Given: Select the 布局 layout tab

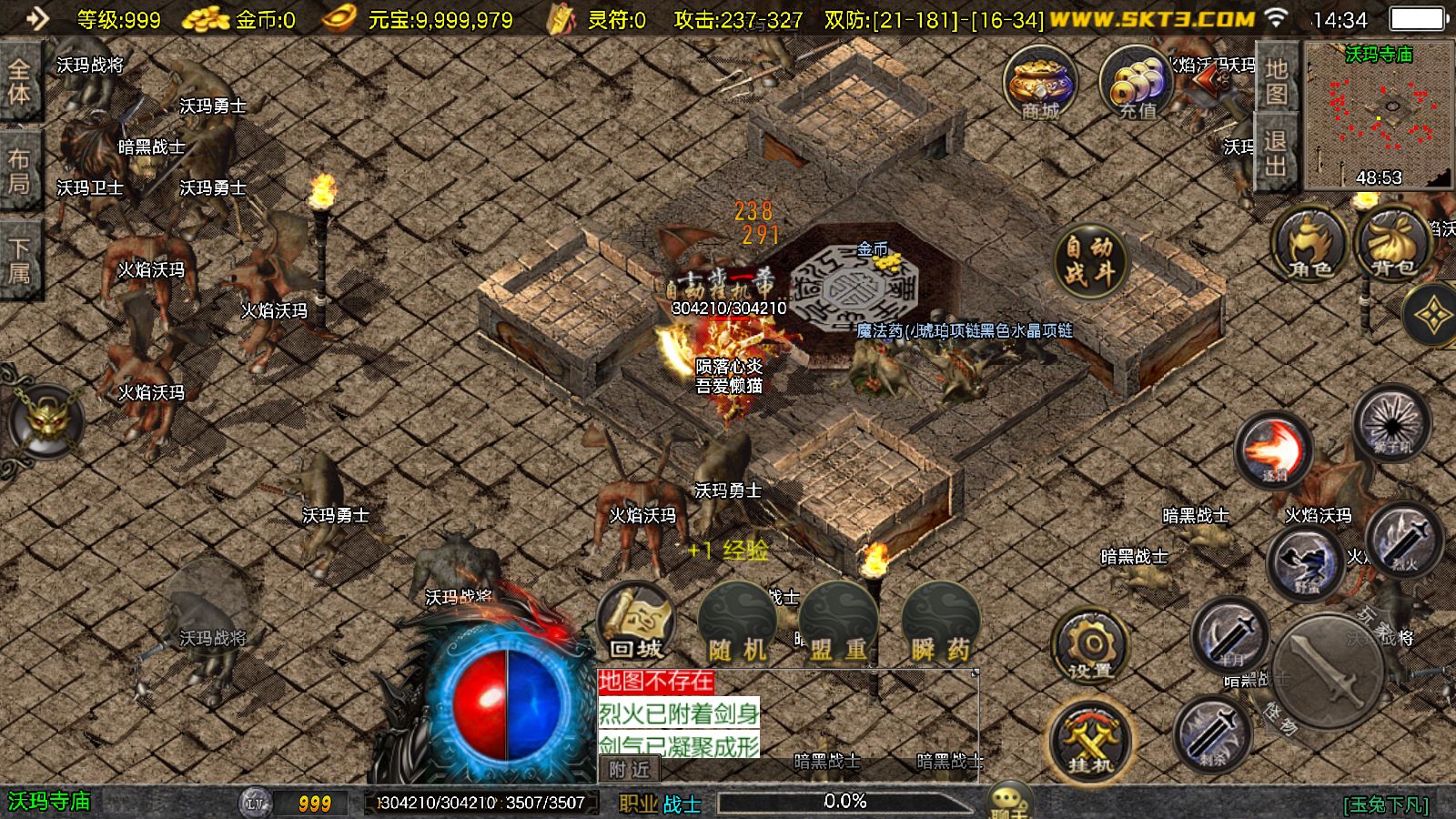Looking at the screenshot, I should click(19, 171).
